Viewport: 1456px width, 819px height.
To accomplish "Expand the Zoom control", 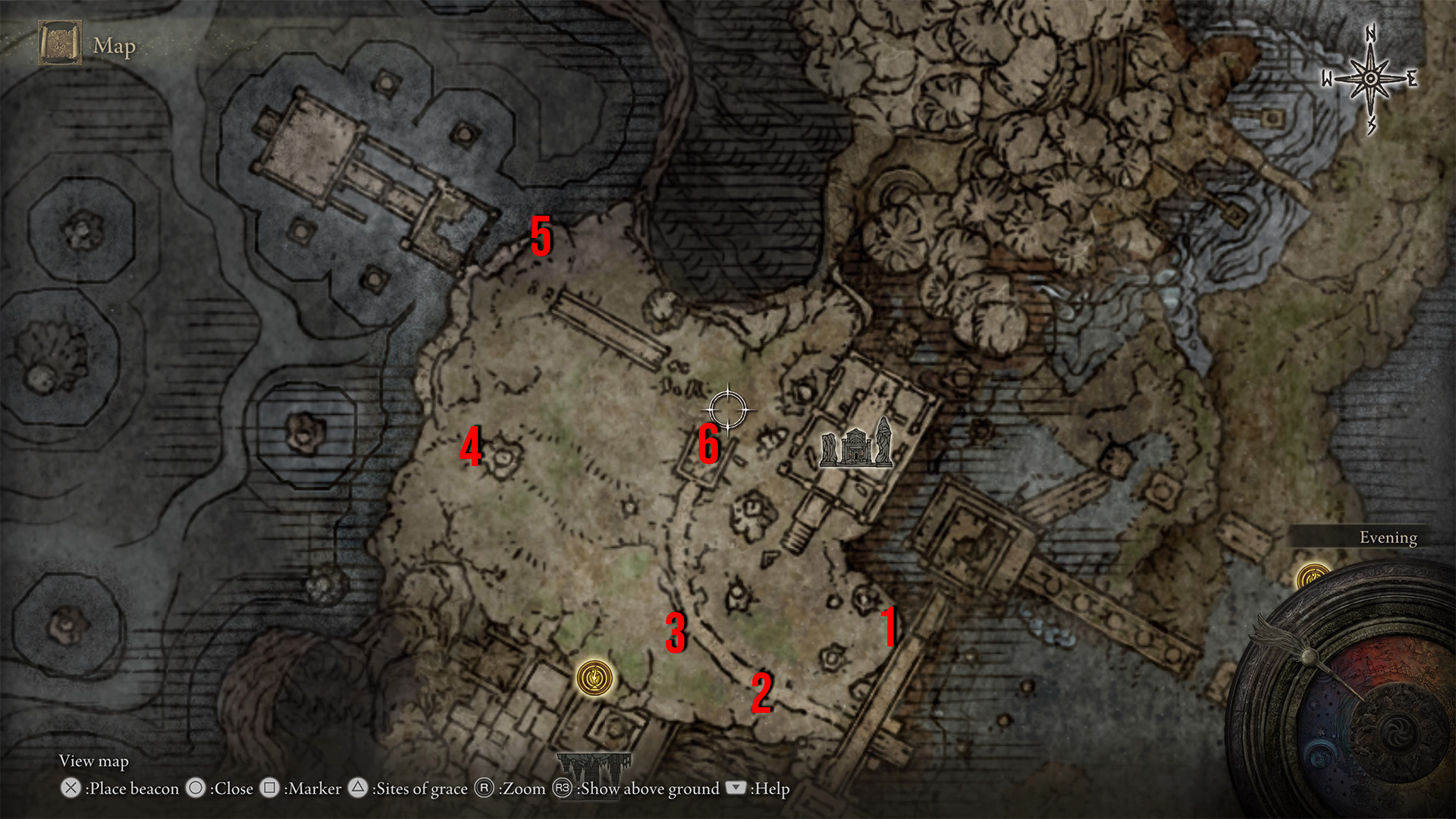I will pos(522,789).
